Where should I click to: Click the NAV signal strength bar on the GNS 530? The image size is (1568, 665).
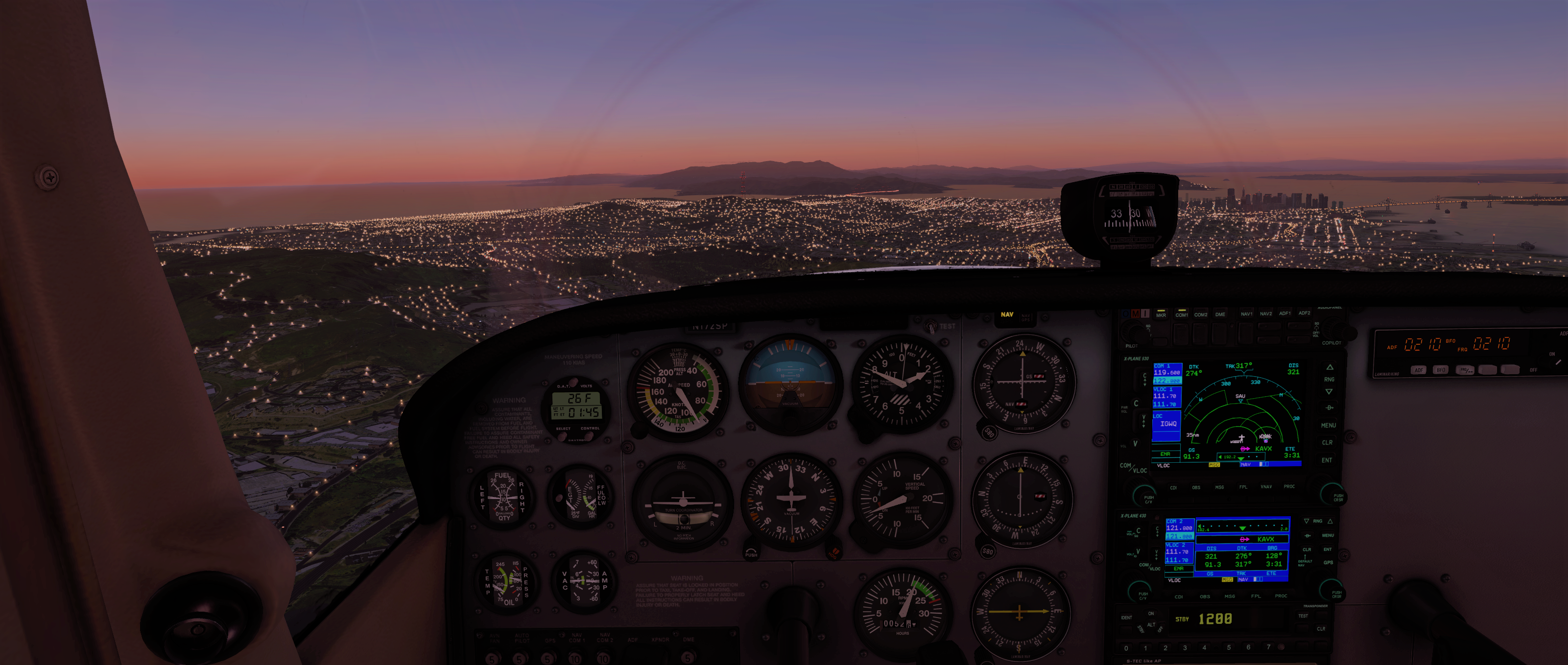click(1264, 464)
